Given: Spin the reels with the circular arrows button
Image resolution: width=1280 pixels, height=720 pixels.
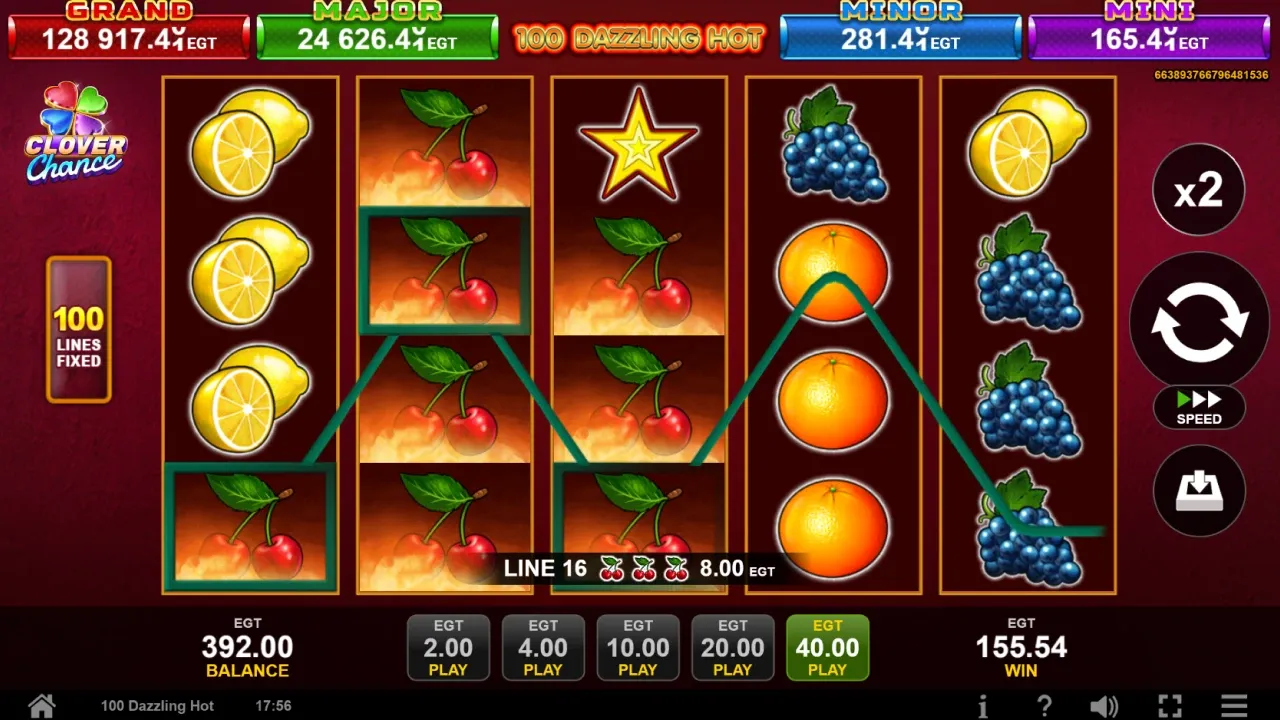Looking at the screenshot, I should pyautogui.click(x=1198, y=321).
